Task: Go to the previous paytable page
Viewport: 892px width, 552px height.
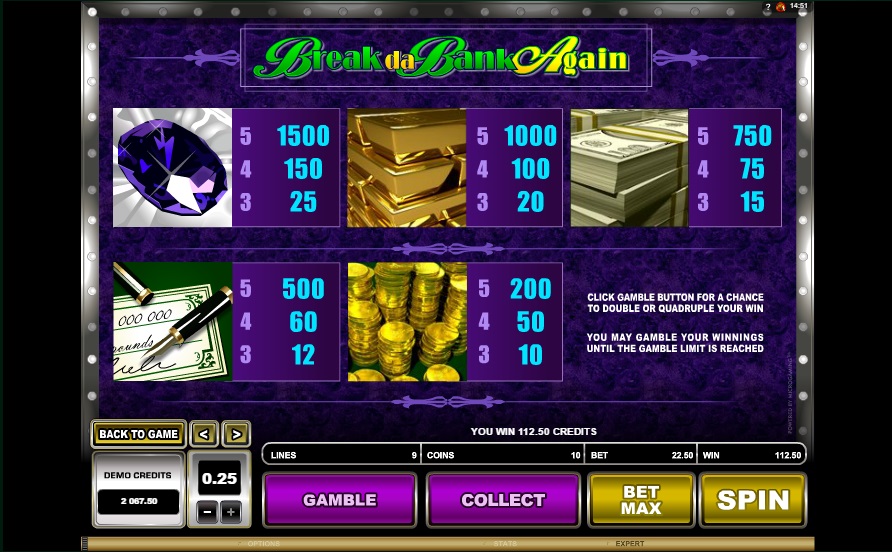Action: 204,434
